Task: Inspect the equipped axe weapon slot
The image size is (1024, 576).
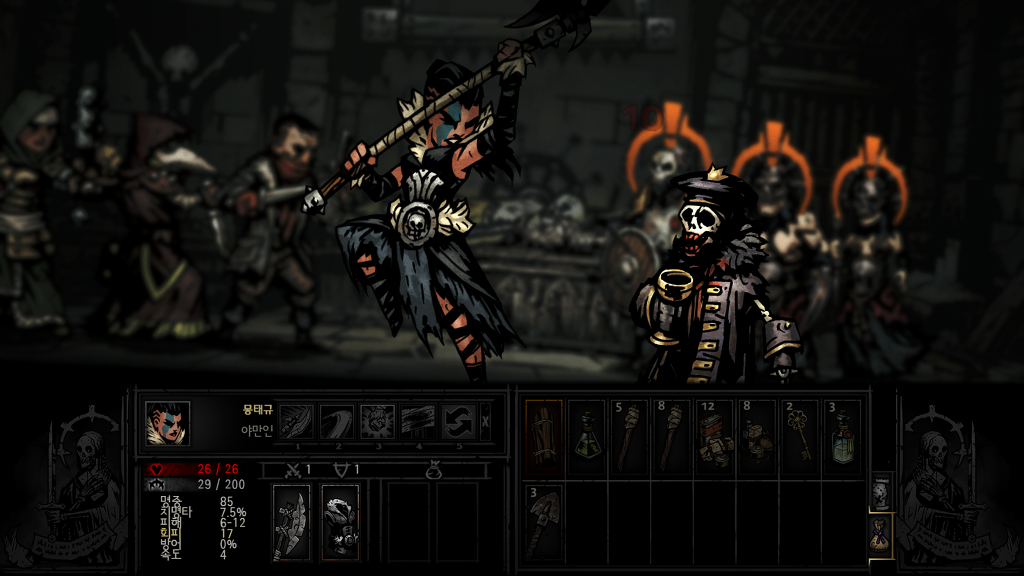Action: click(x=291, y=522)
